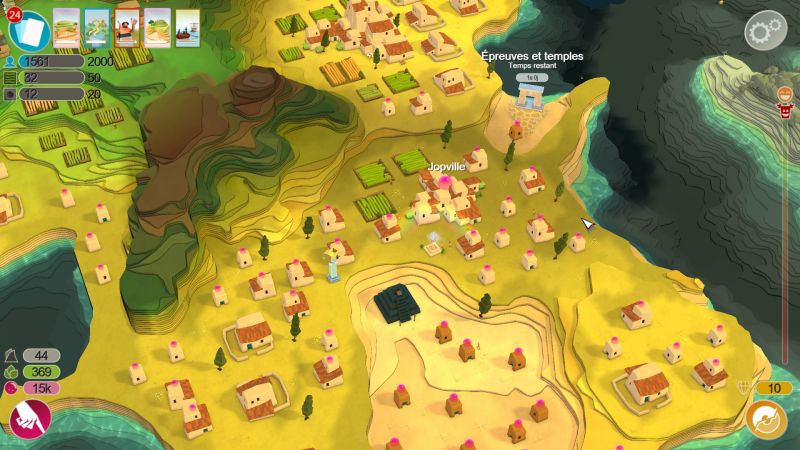
Task: Pick the red-framed cheering follower card
Action: point(128,26)
